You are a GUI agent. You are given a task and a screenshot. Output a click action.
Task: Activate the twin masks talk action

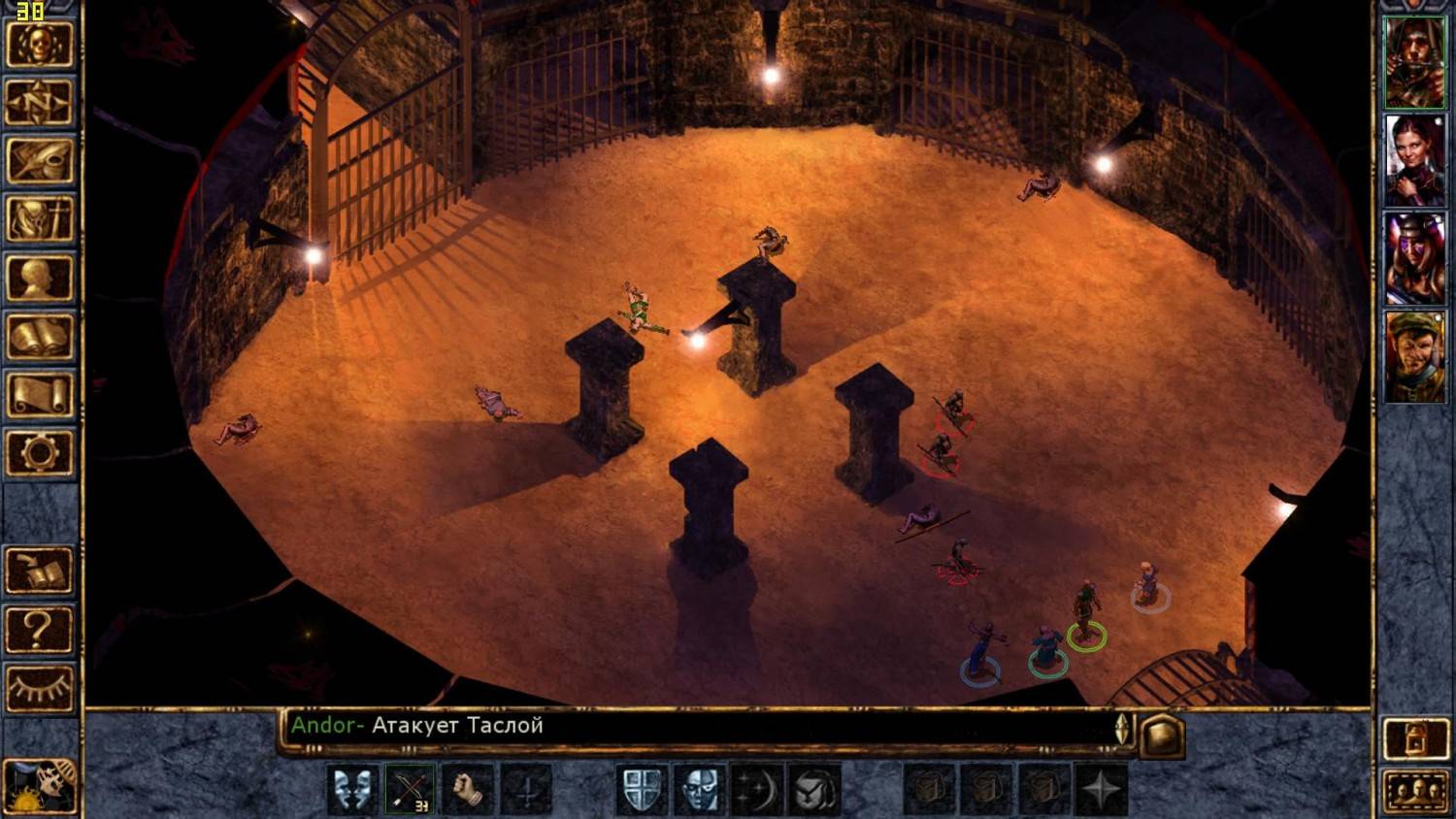(x=352, y=789)
